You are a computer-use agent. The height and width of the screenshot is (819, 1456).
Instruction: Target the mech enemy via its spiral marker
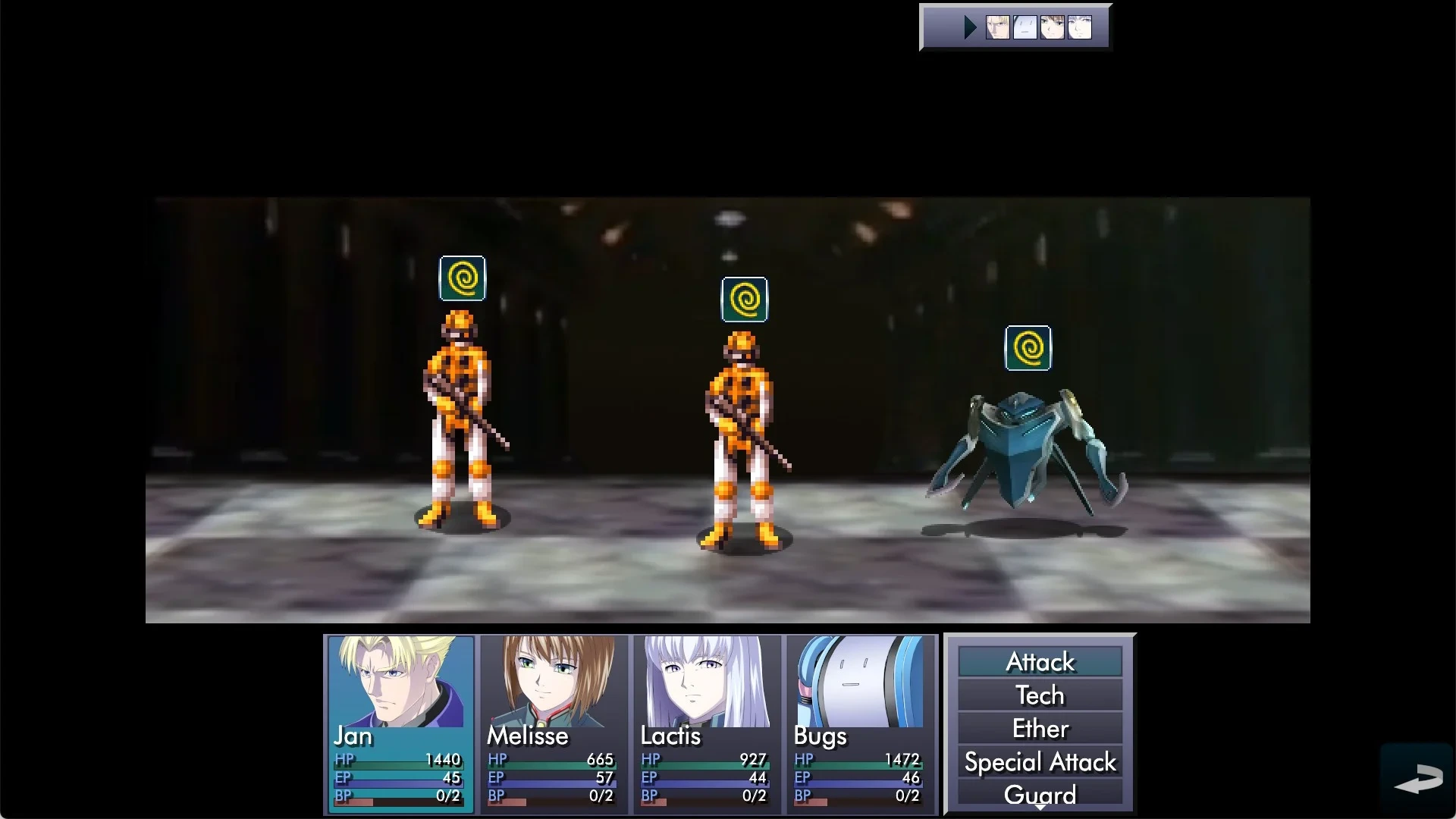[x=1028, y=347]
